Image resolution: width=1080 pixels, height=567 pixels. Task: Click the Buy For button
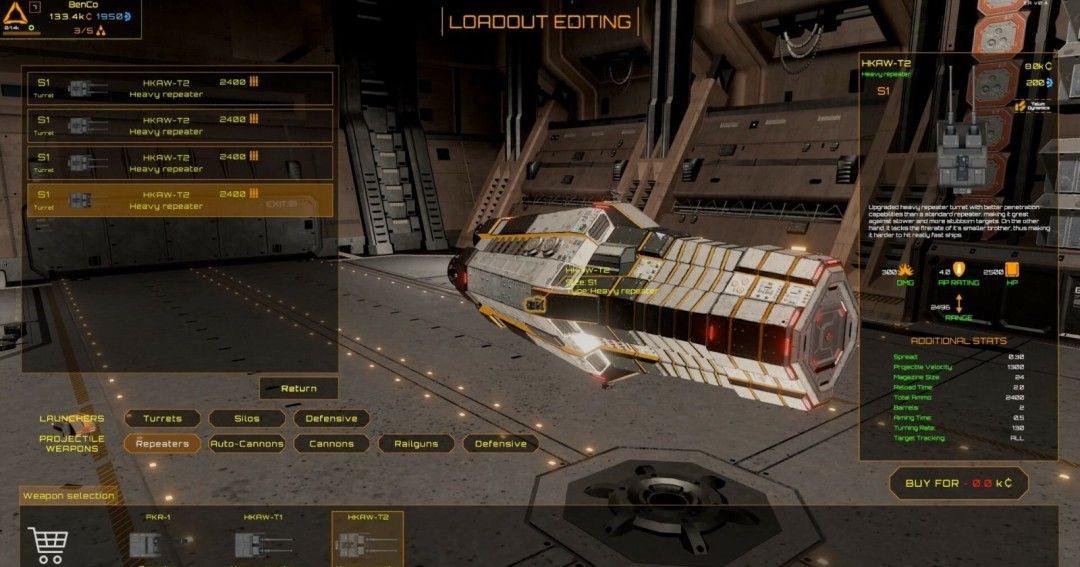click(x=958, y=483)
